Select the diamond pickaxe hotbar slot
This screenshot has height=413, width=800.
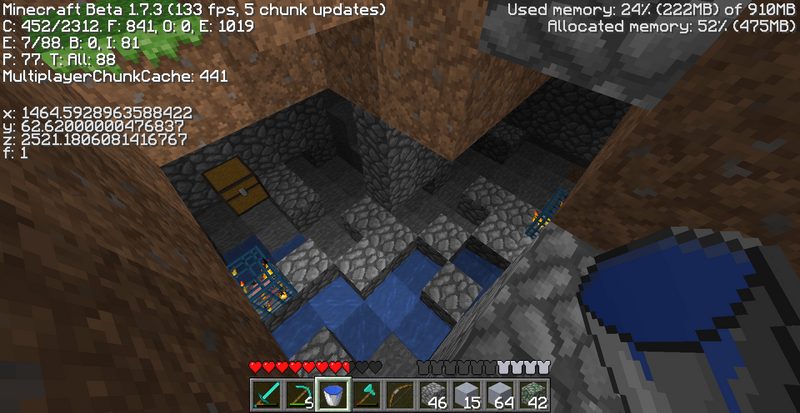(x=298, y=393)
